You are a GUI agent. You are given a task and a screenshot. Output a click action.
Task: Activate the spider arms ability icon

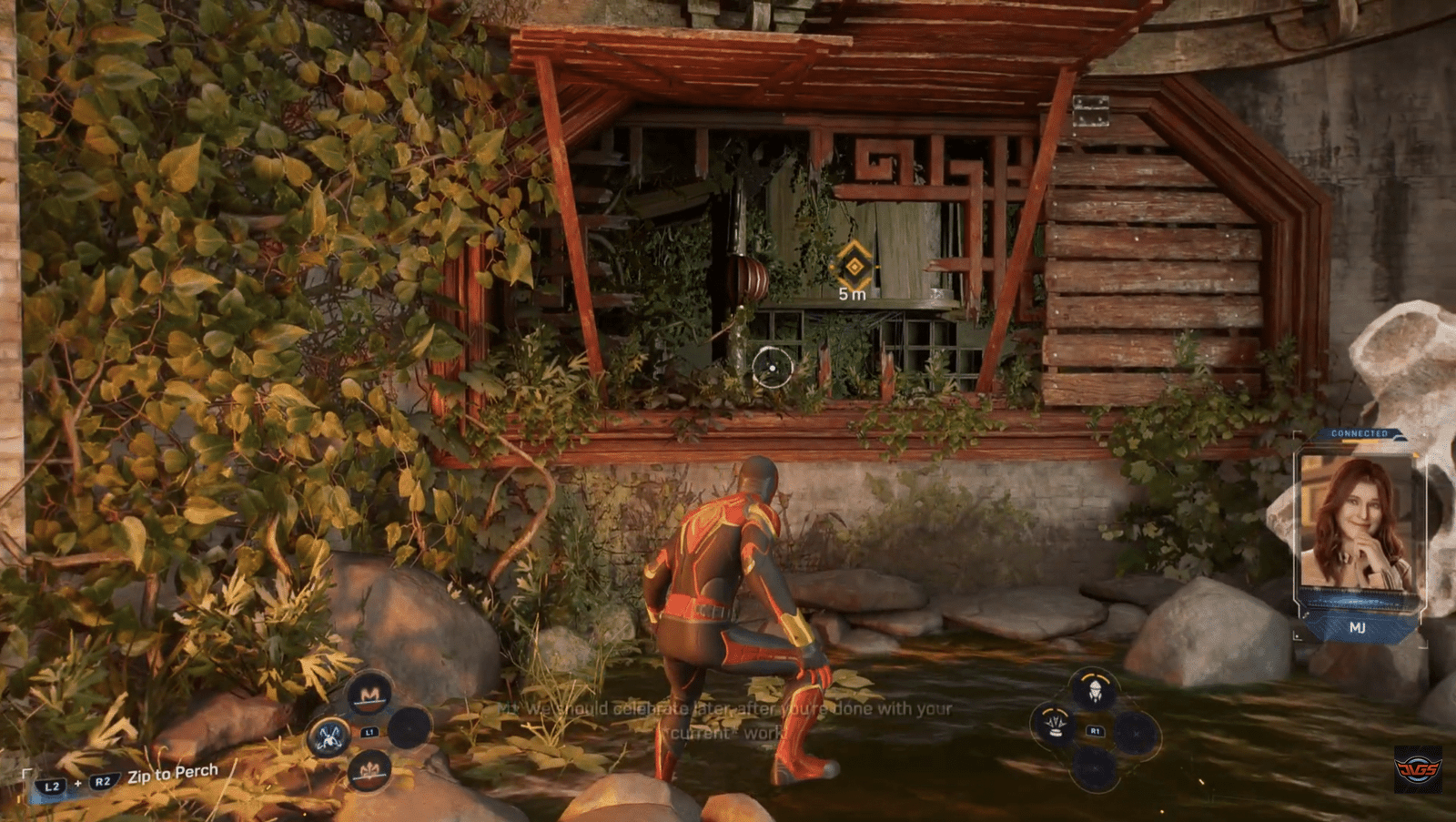(x=329, y=736)
